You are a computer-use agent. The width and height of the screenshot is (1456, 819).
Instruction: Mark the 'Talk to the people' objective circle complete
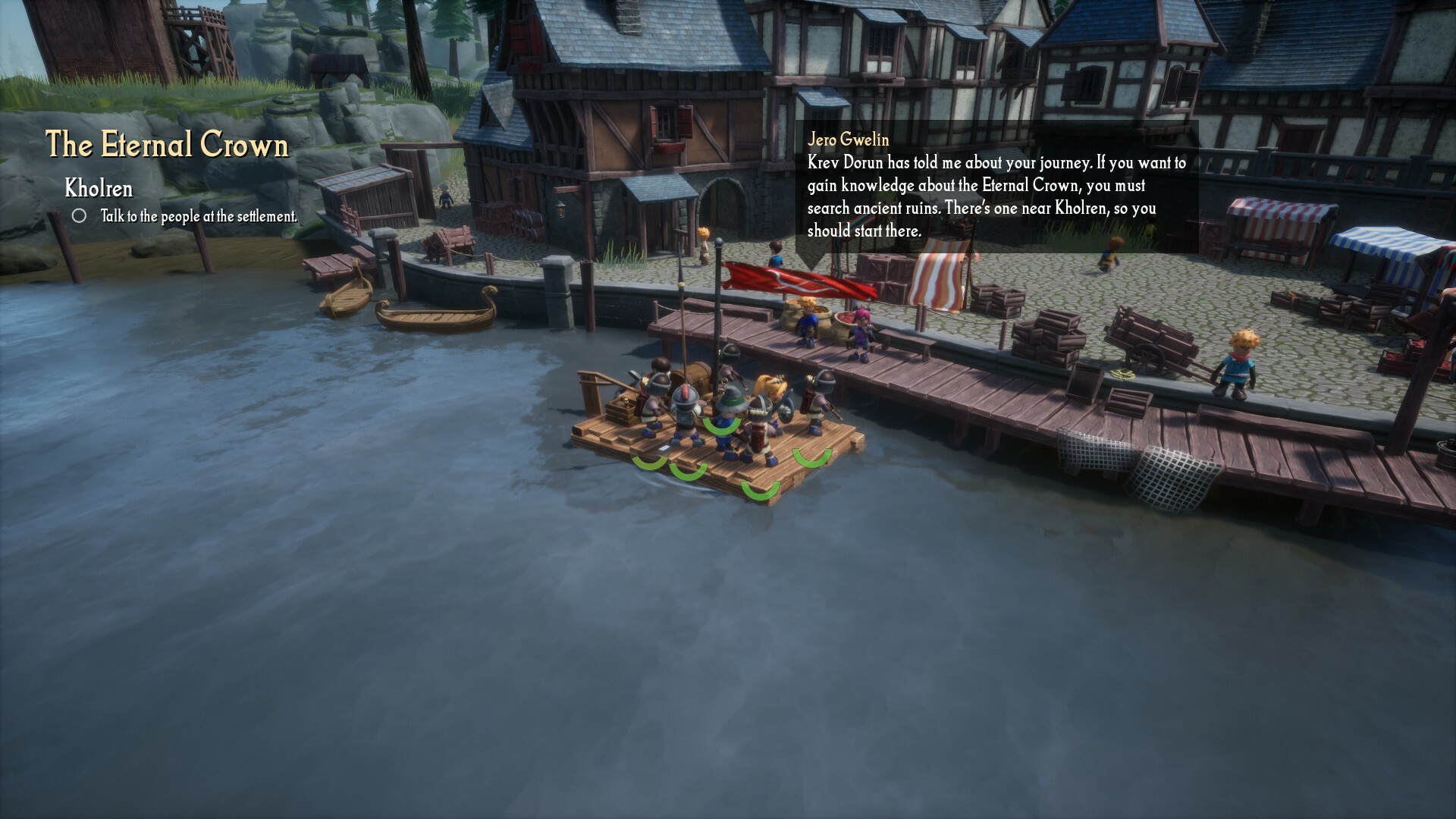point(80,215)
